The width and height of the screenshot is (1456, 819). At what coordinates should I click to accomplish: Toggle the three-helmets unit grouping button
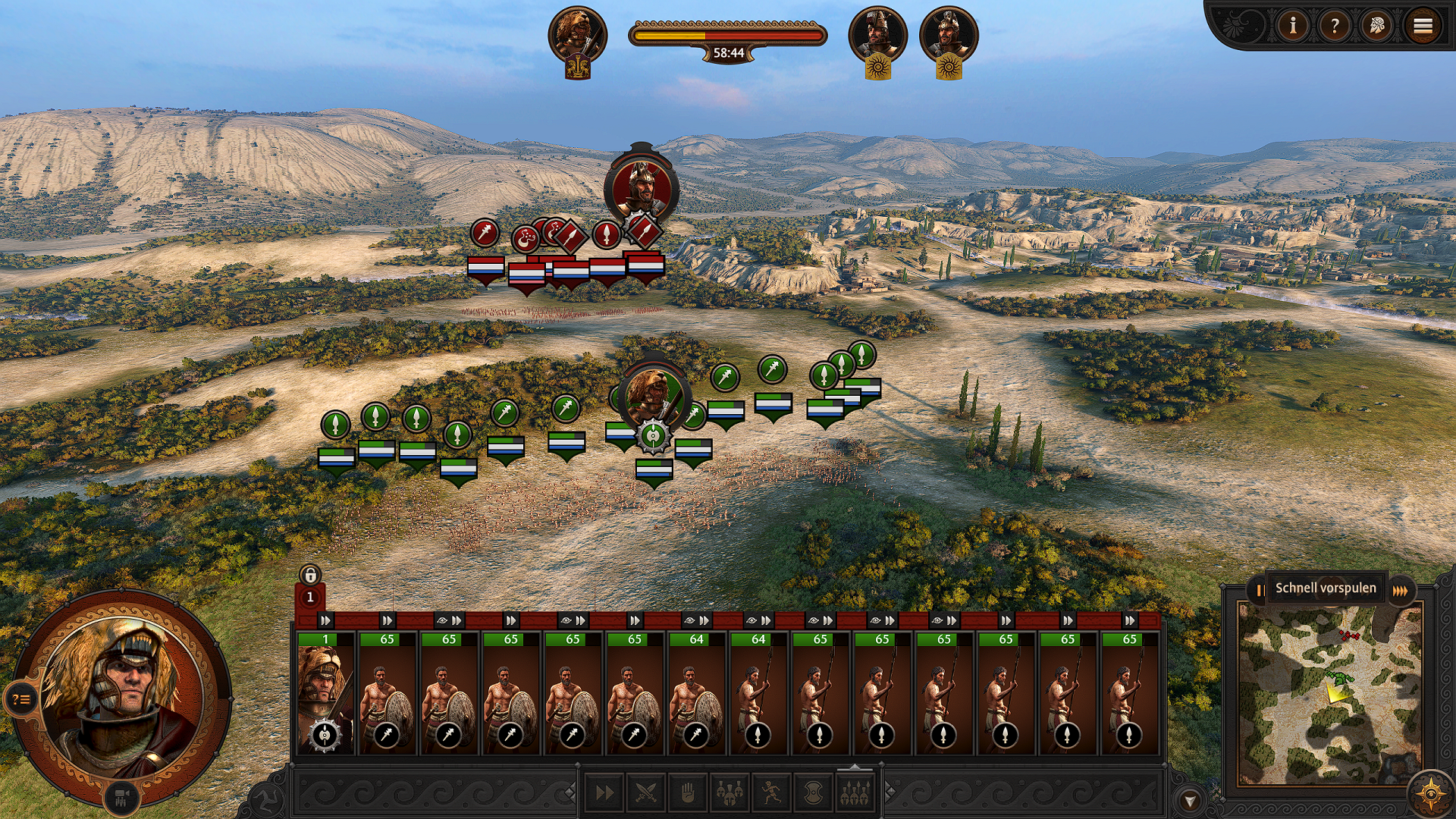click(x=730, y=793)
